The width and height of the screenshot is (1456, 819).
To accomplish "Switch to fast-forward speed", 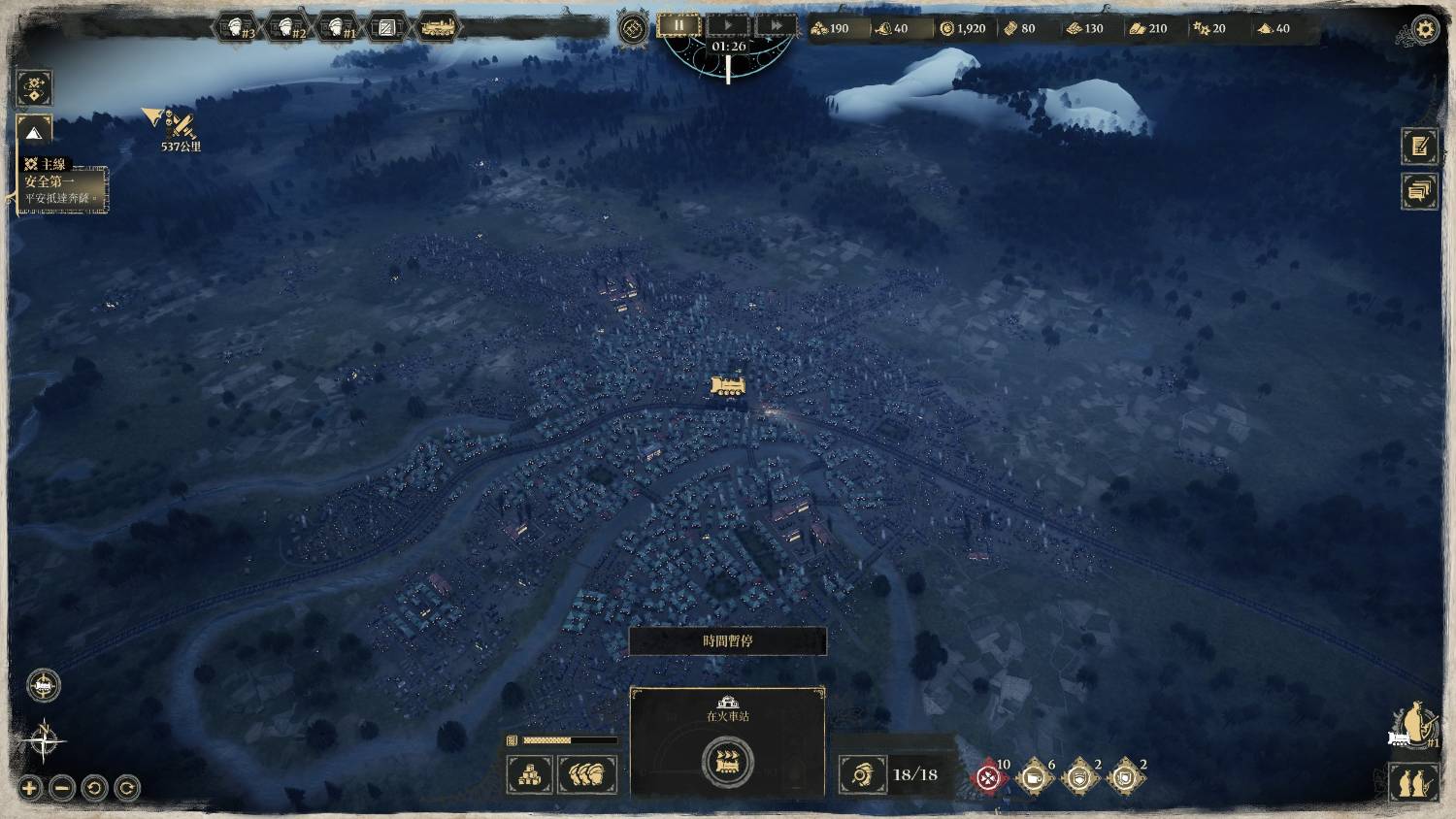I will pos(777,26).
